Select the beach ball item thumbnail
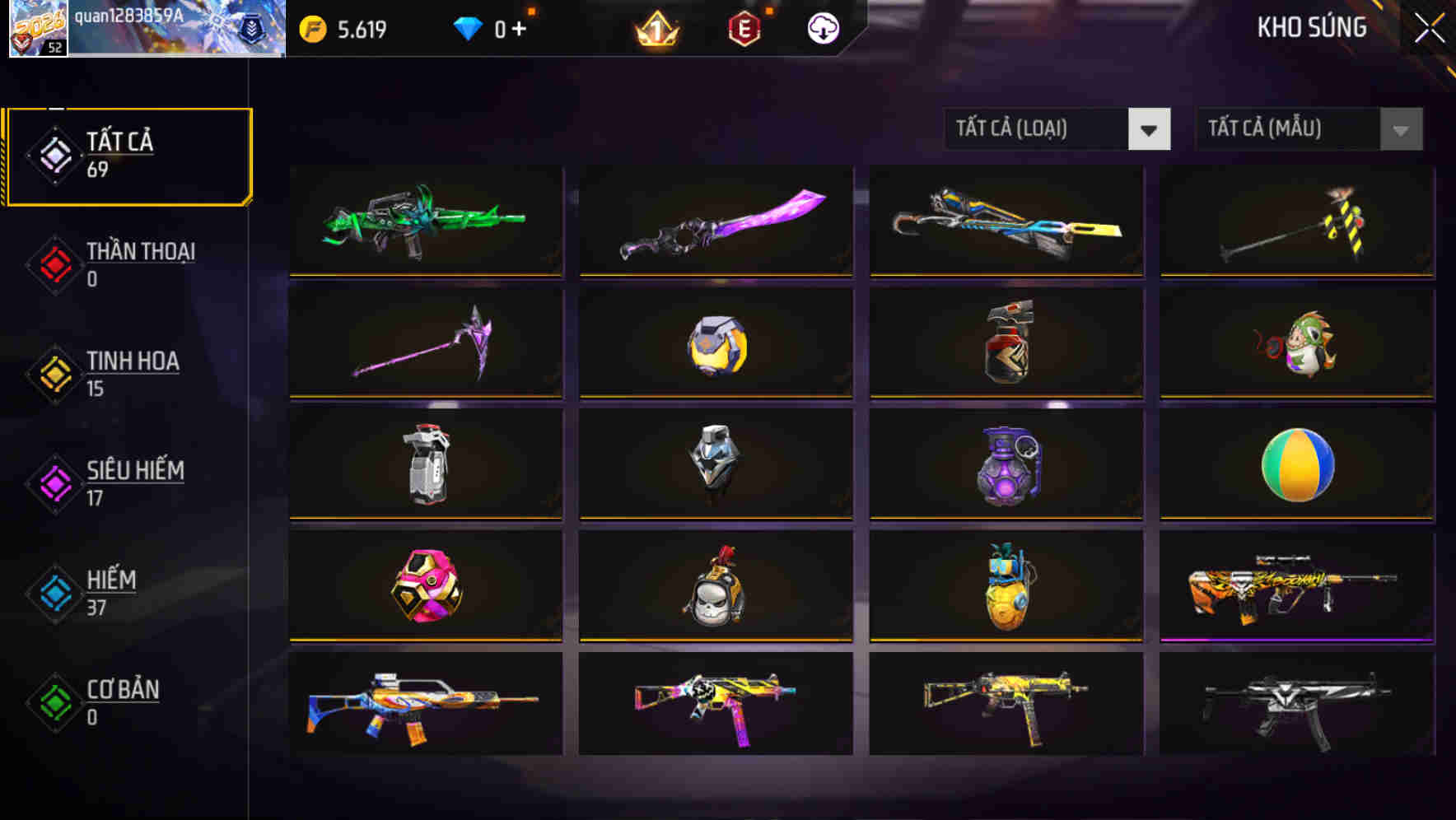Image resolution: width=1456 pixels, height=820 pixels. pos(1296,465)
